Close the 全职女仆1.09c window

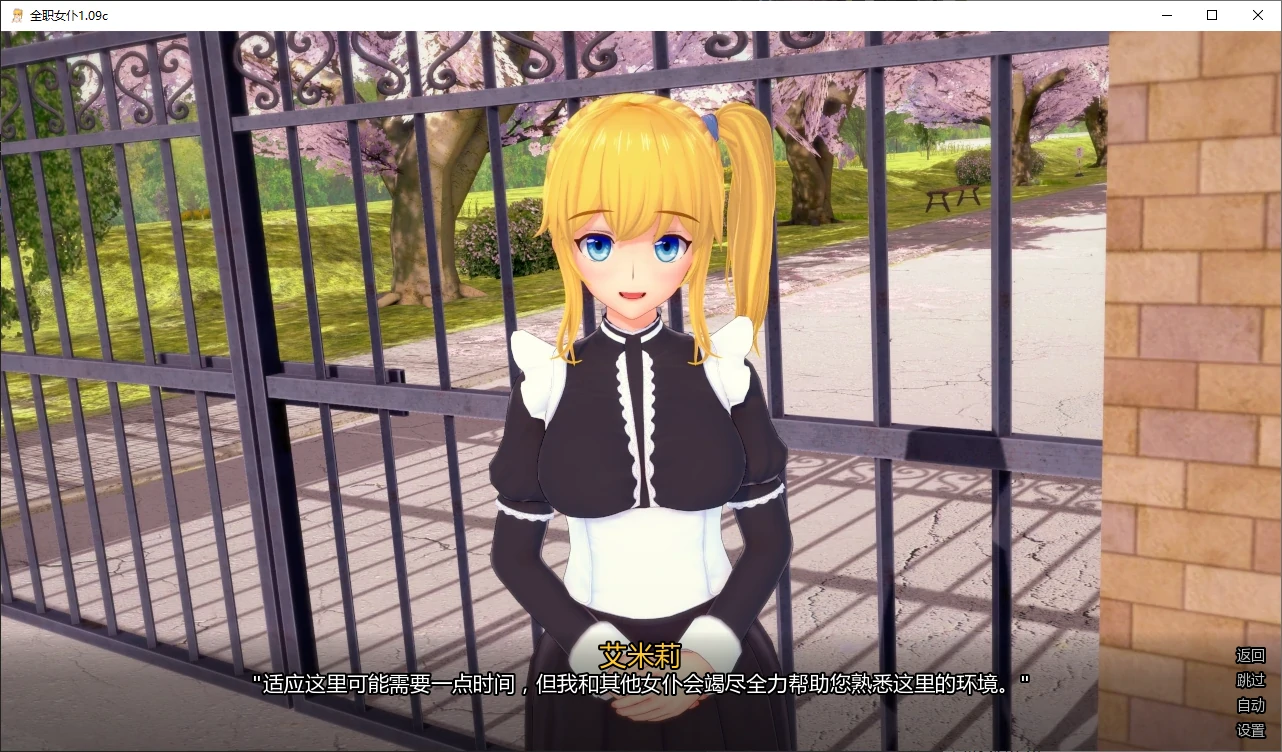pyautogui.click(x=1258, y=15)
